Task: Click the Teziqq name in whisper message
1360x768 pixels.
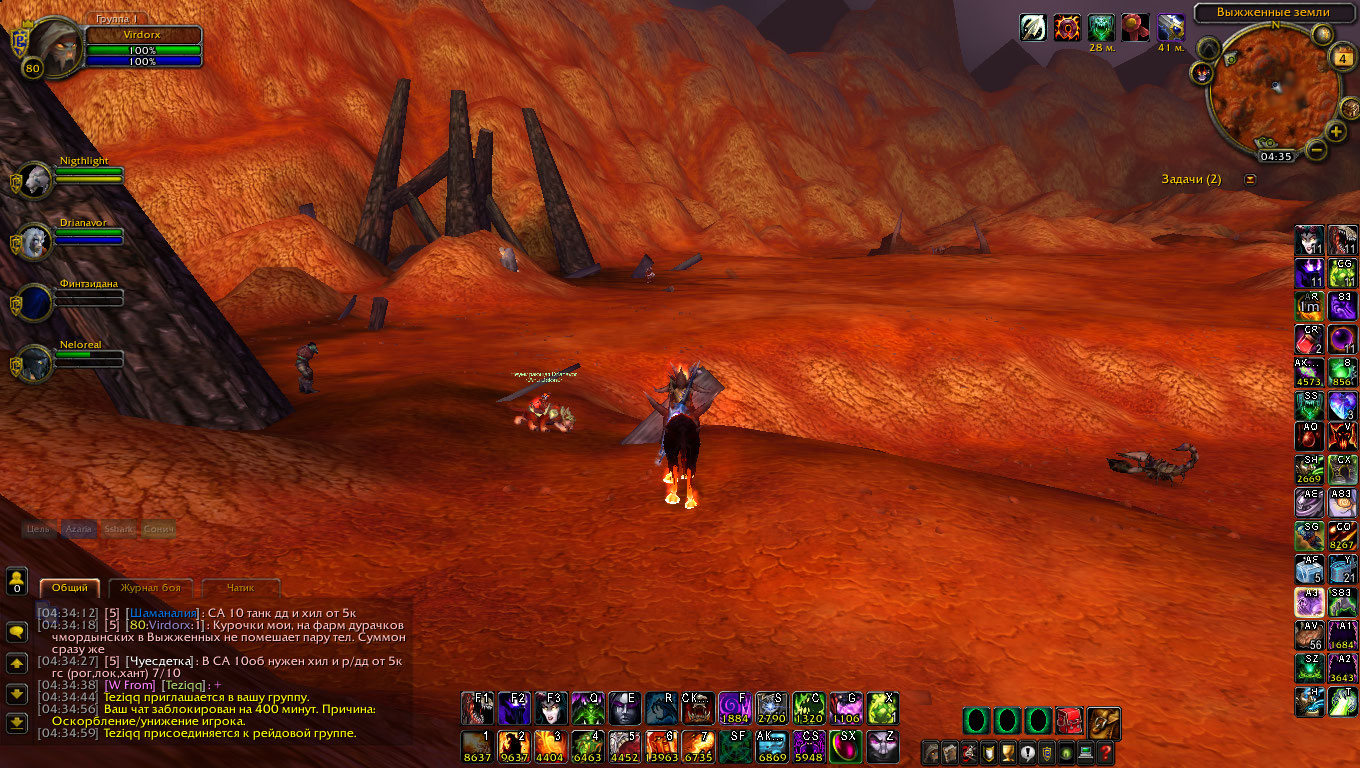Action: tap(184, 685)
